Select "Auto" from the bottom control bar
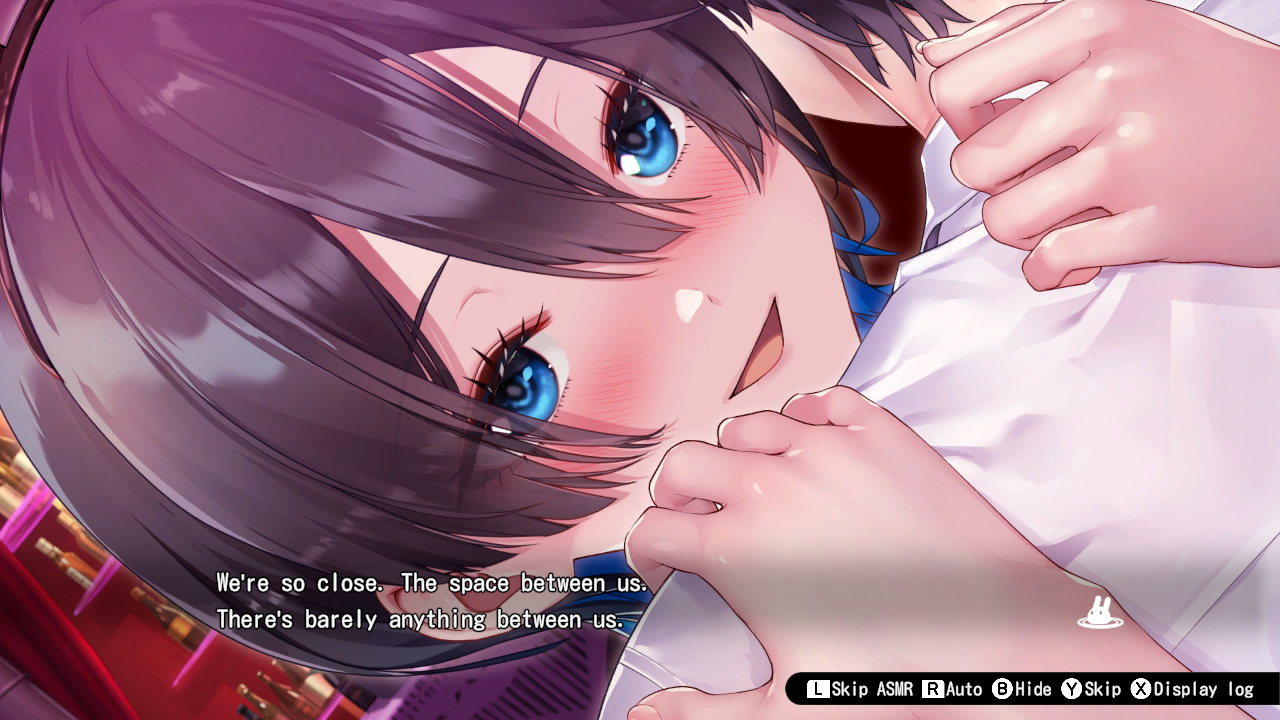Image resolution: width=1280 pixels, height=720 pixels. point(964,688)
